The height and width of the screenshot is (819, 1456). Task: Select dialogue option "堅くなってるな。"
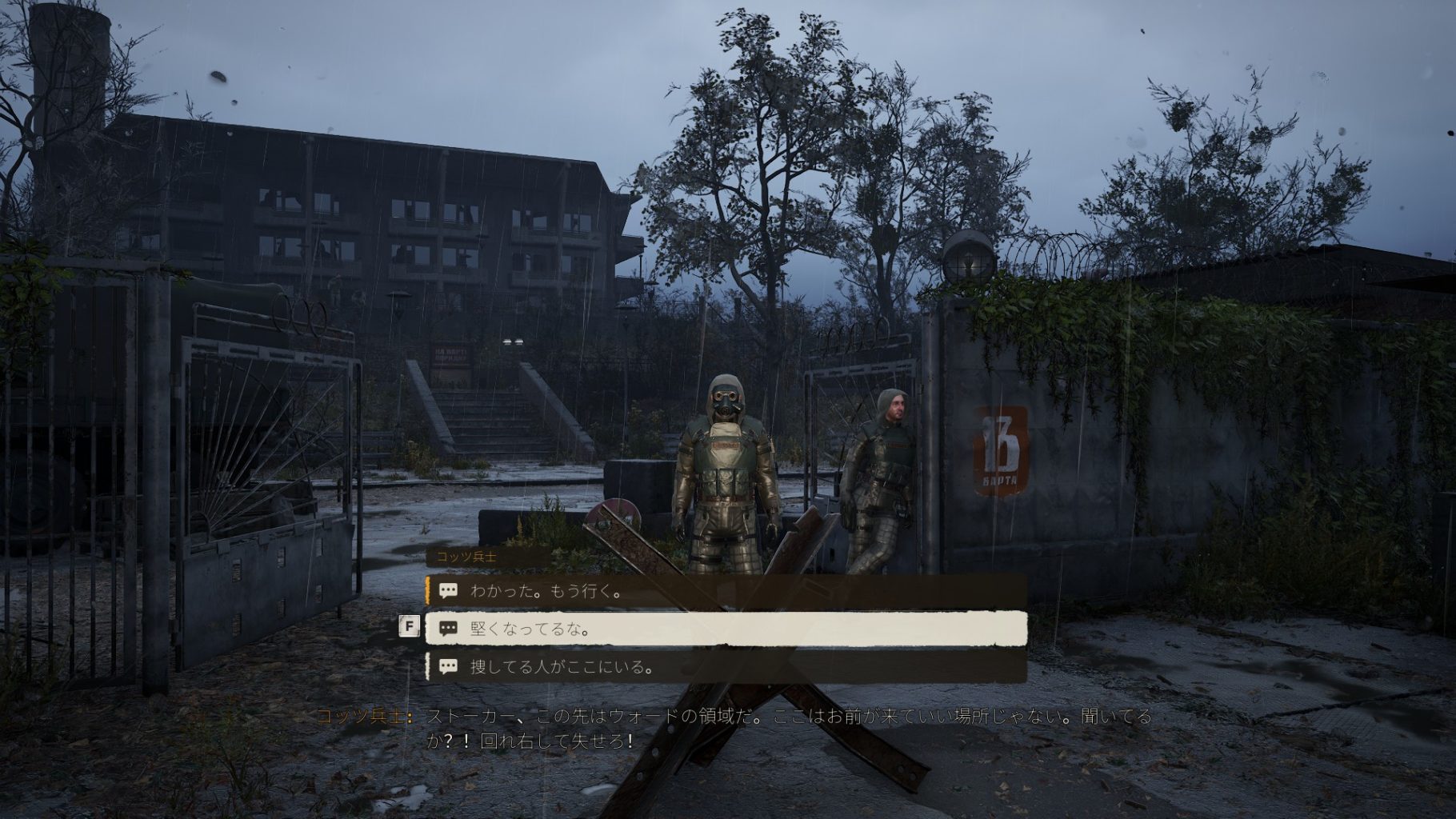click(724, 629)
